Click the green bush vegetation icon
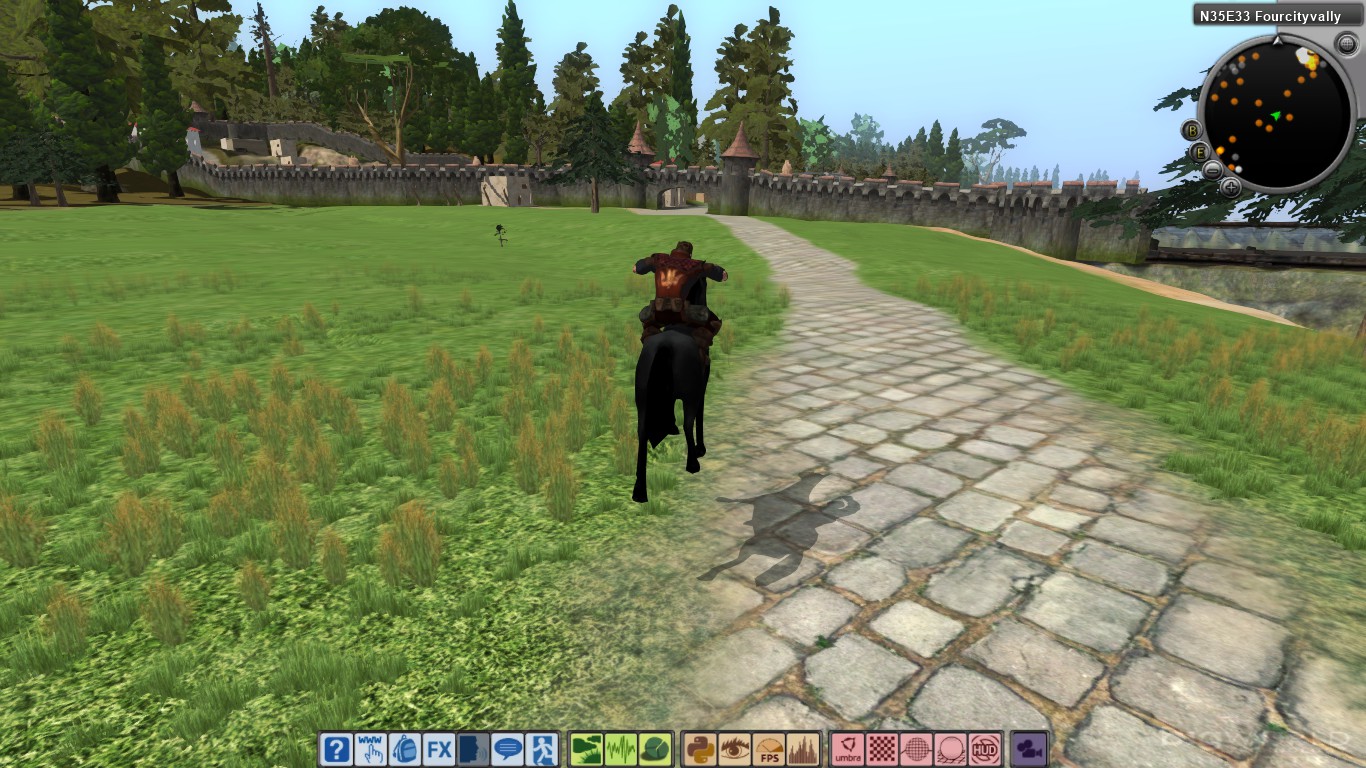This screenshot has height=768, width=1366. coord(654,749)
